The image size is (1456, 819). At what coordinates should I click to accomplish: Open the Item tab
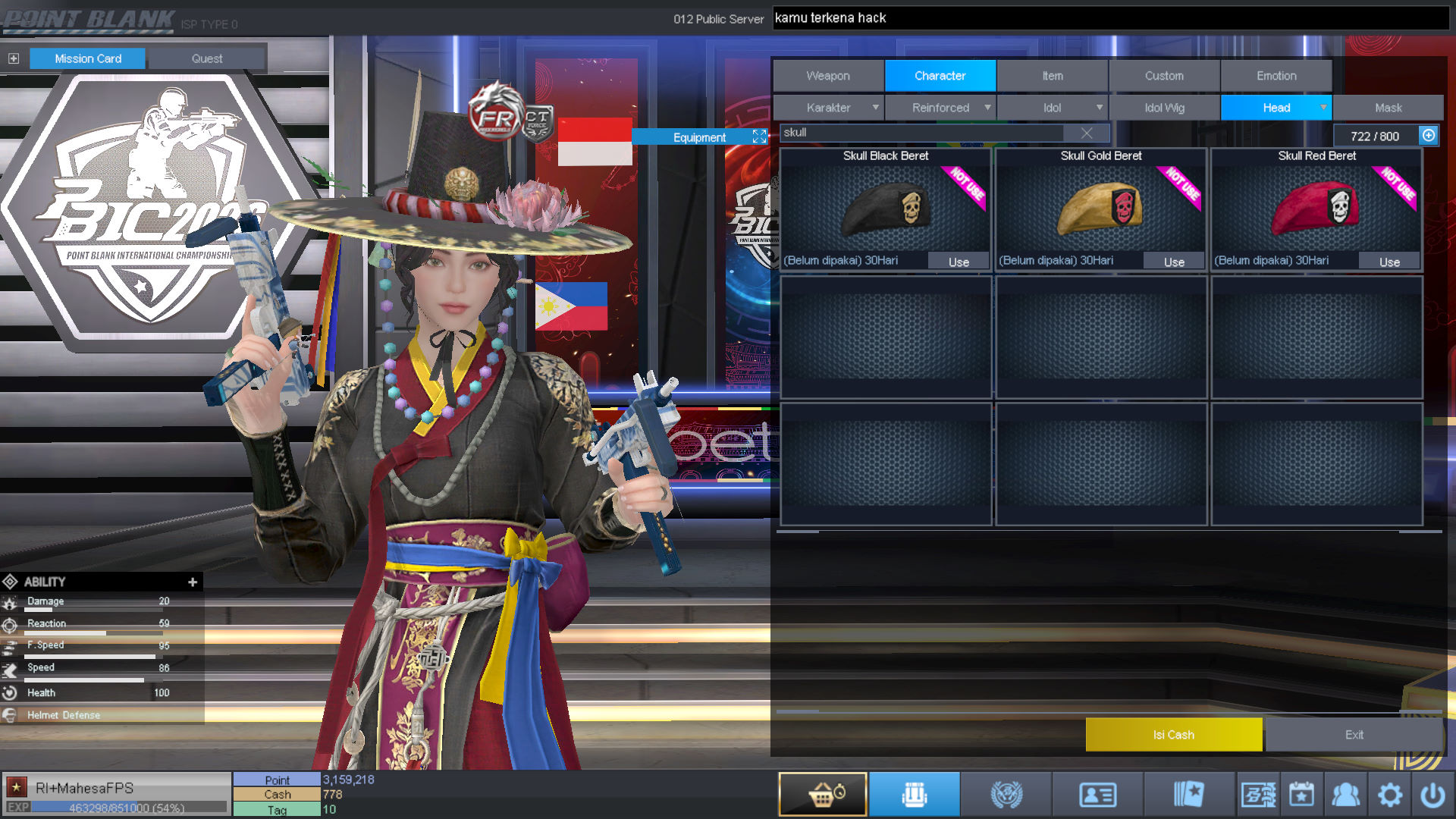pyautogui.click(x=1052, y=76)
